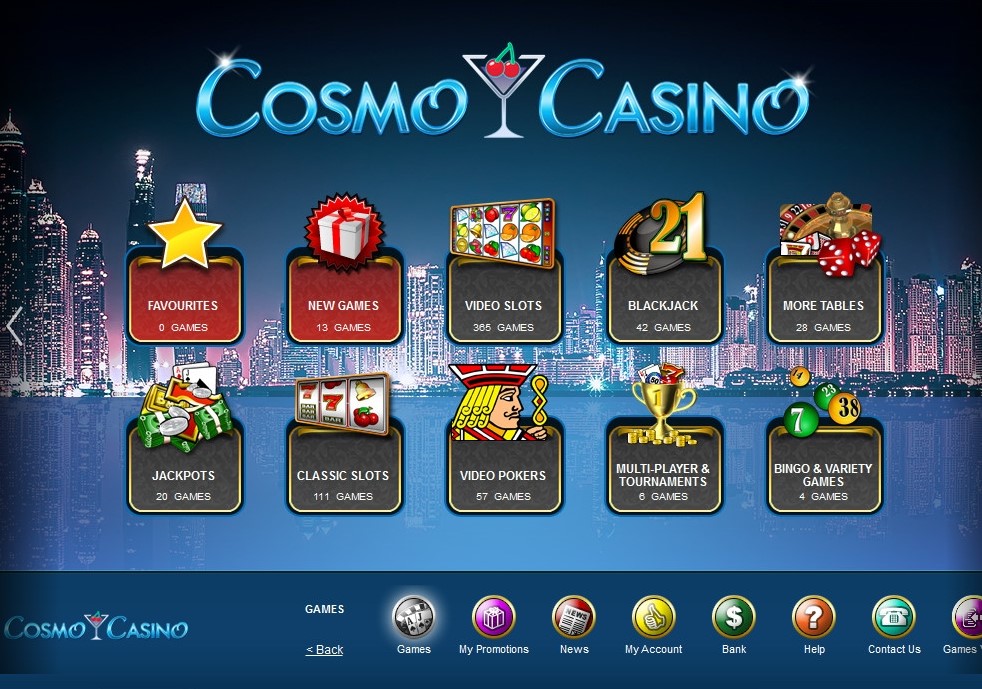Open the Help question mark icon

[x=814, y=618]
